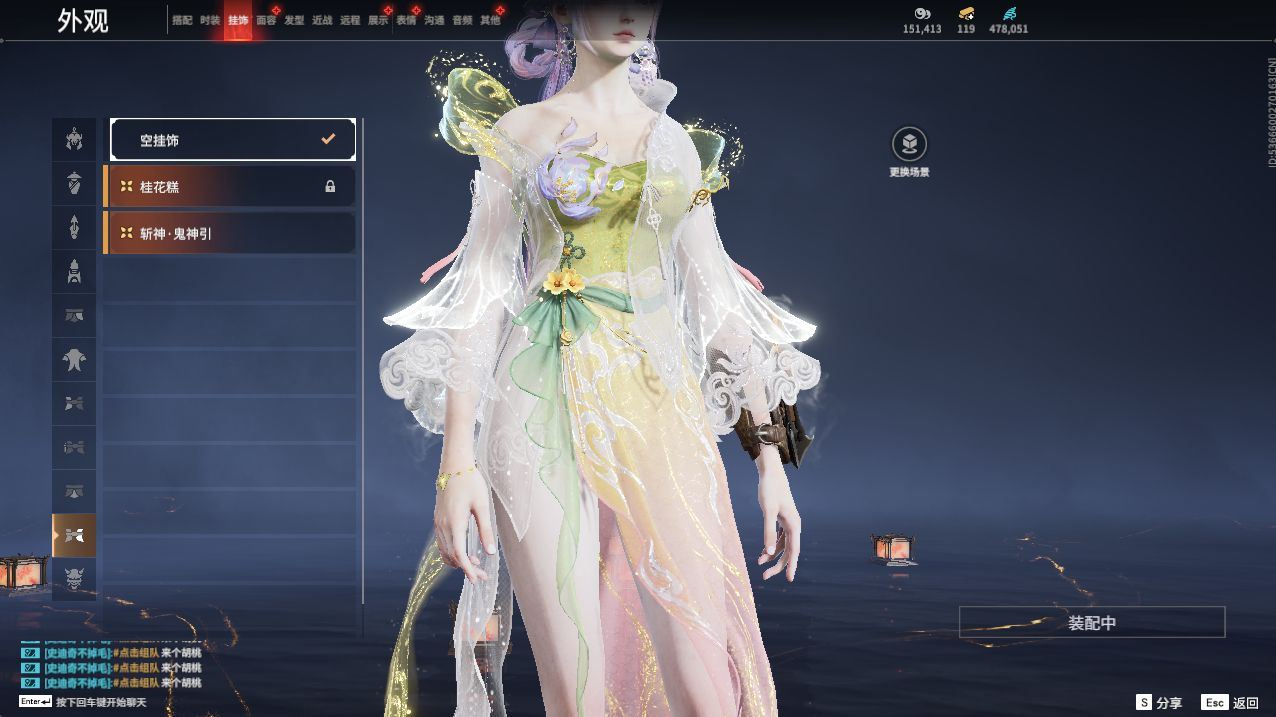This screenshot has width=1276, height=717.
Task: Open the 远程 ranged tab
Action: click(350, 20)
